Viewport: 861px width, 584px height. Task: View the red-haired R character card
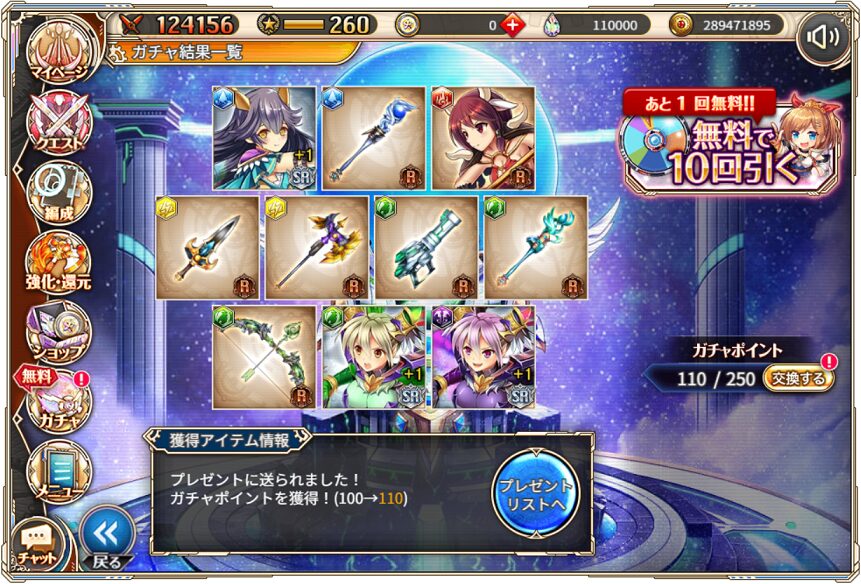point(483,138)
